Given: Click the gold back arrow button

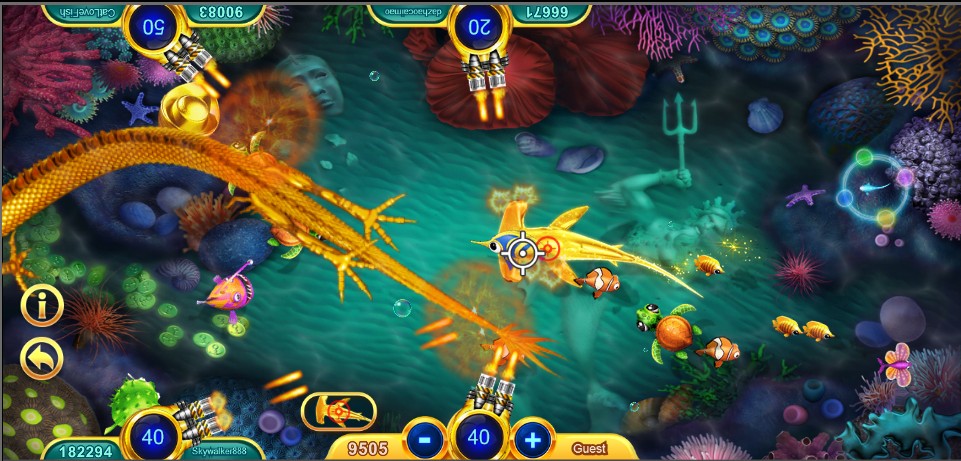Looking at the screenshot, I should click(42, 359).
